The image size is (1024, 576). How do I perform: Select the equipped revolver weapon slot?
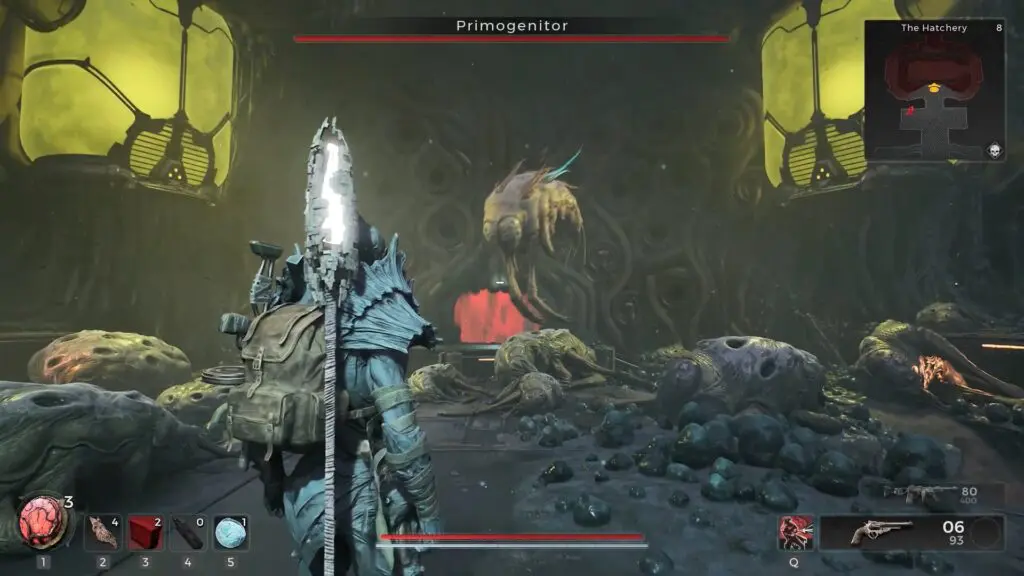(x=881, y=532)
